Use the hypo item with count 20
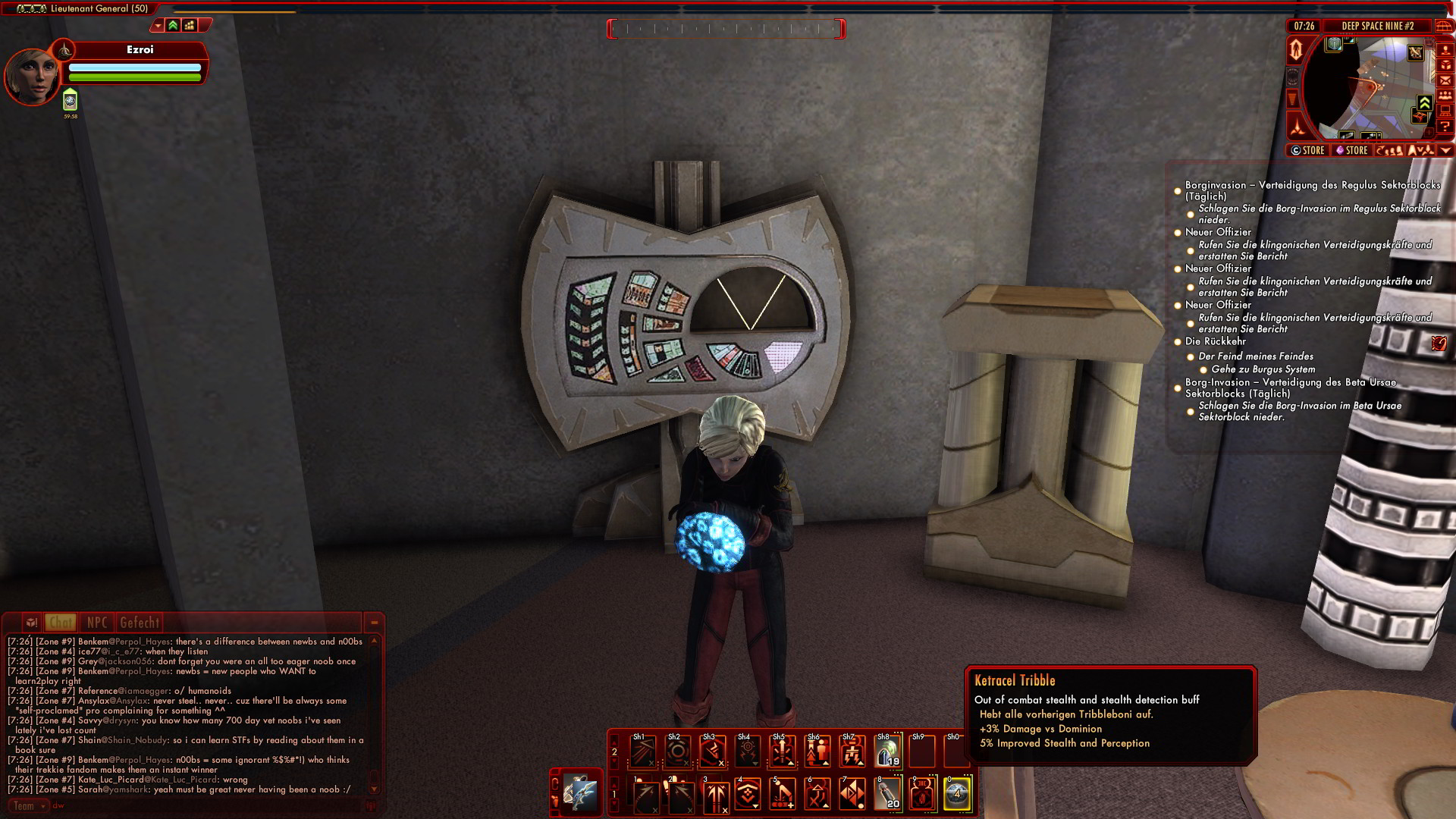This screenshot has height=819, width=1456. [x=887, y=793]
